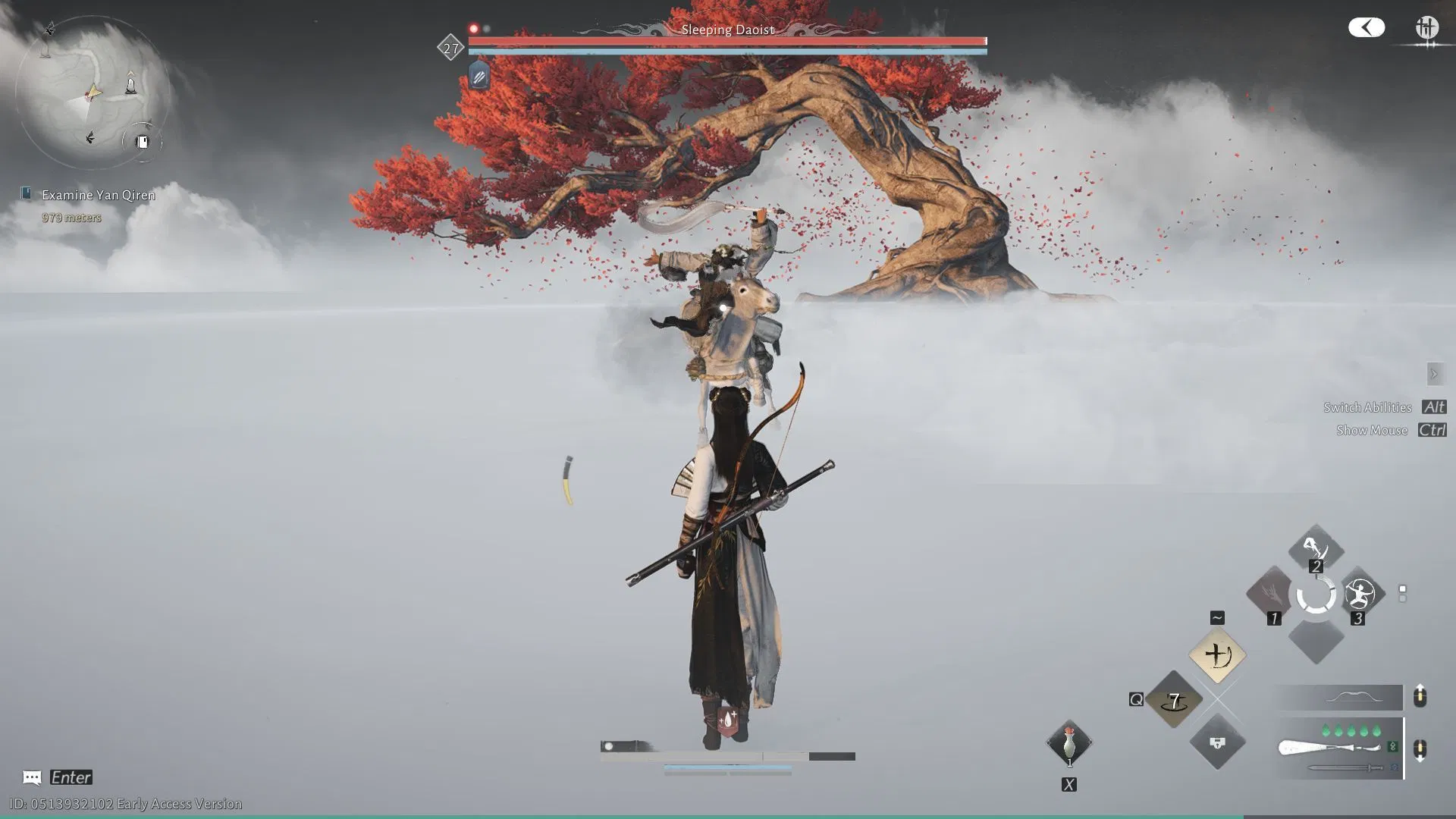Open the quest tracker Examine Yan Qiren
Screen dimensions: 1456x819
coord(96,194)
